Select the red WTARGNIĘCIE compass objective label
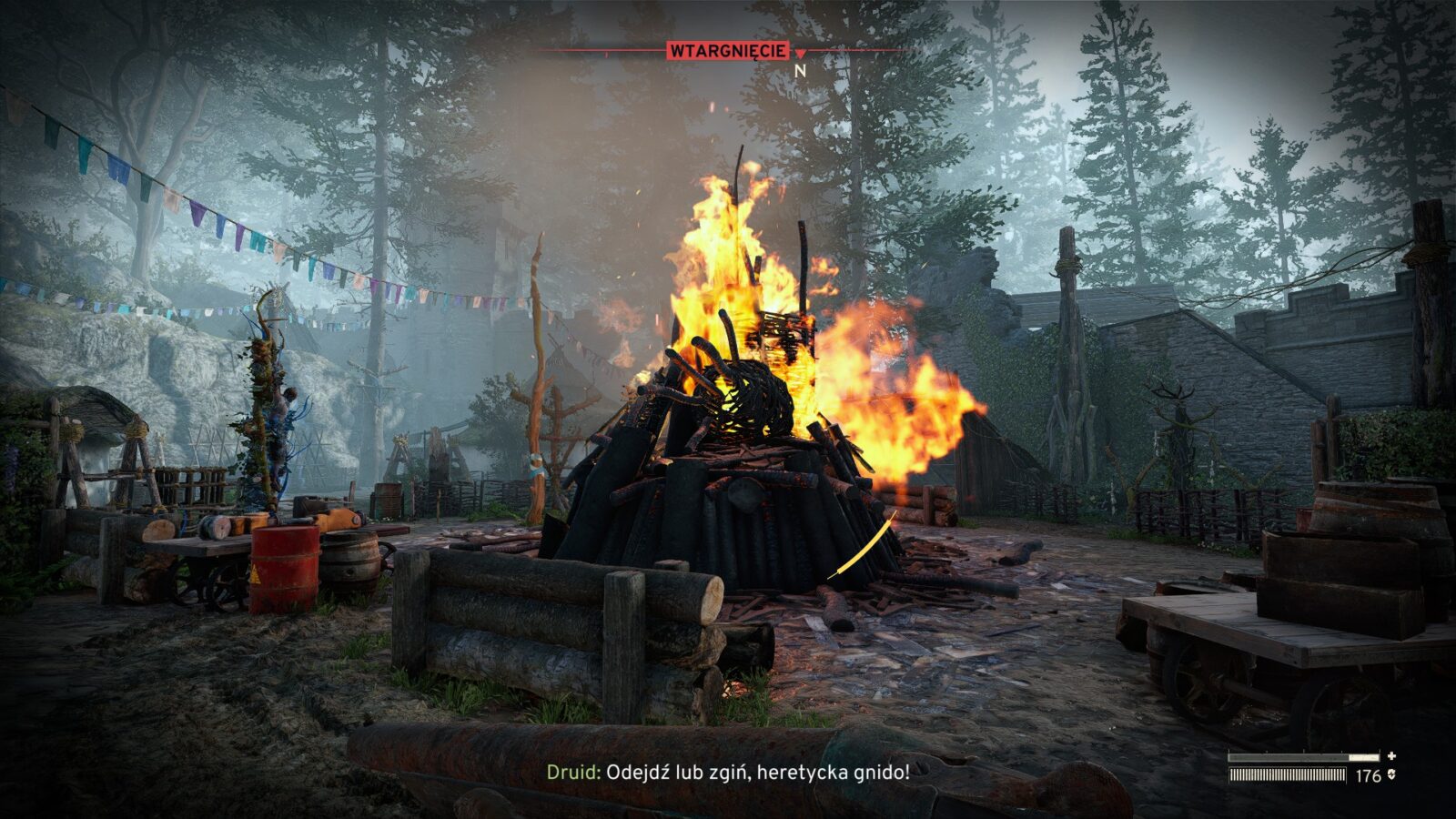The height and width of the screenshot is (819, 1456). pyautogui.click(x=728, y=51)
